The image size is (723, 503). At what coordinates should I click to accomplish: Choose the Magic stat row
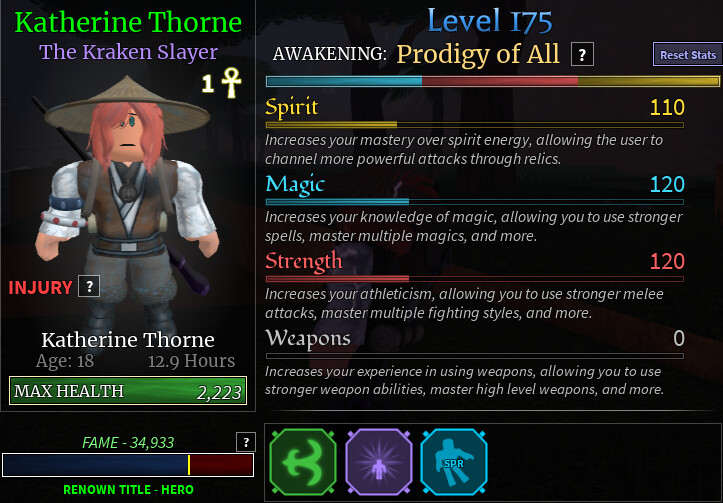point(475,185)
